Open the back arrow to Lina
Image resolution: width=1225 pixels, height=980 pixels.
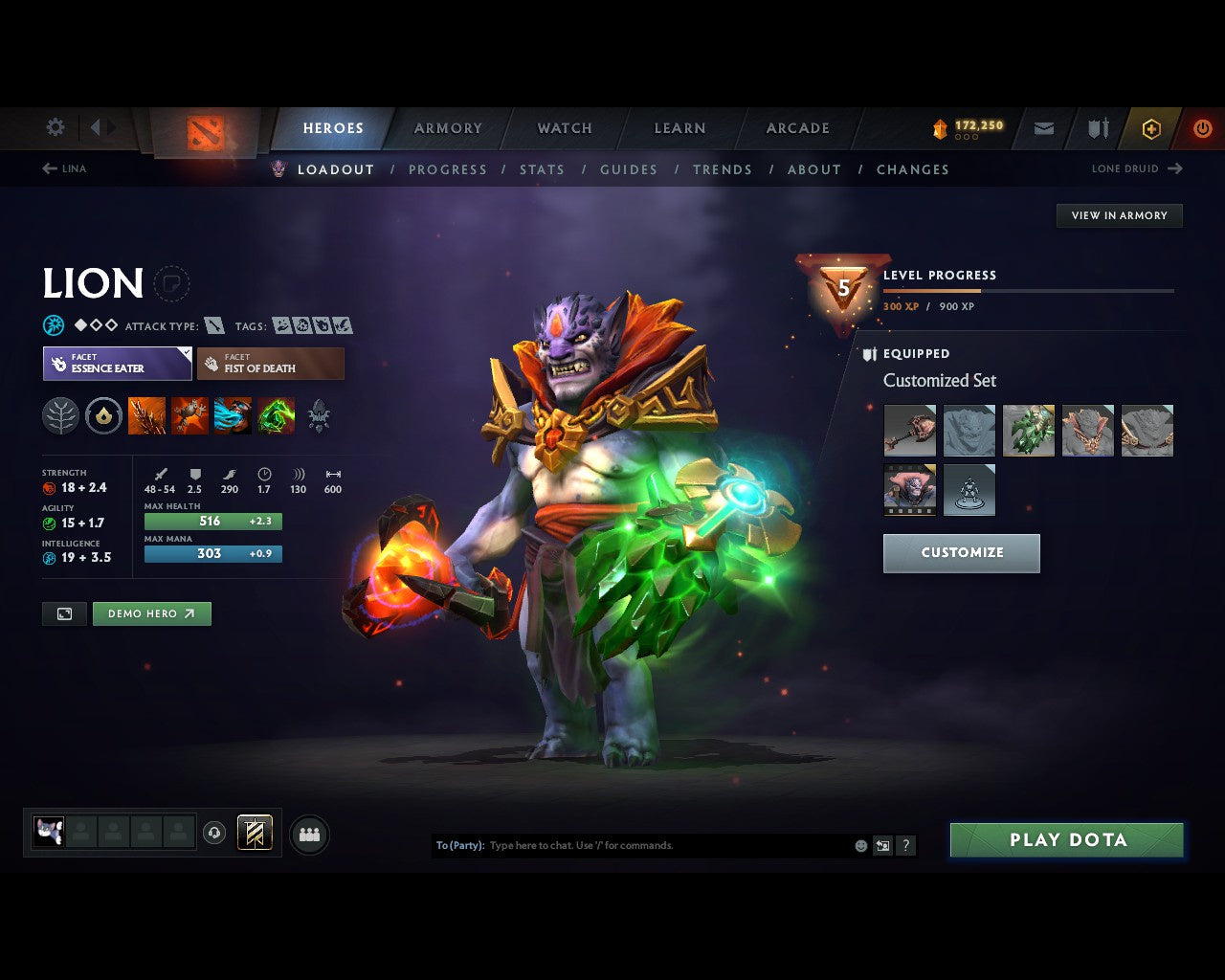[49, 168]
